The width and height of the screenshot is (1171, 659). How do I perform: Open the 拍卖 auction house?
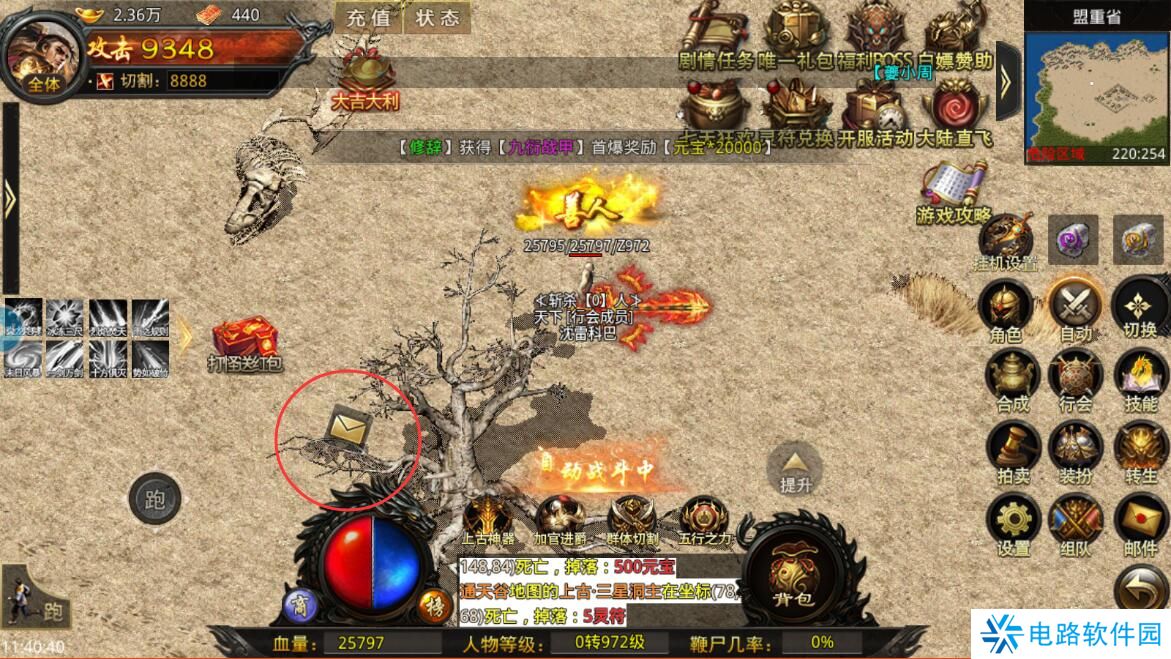pyautogui.click(x=1012, y=450)
